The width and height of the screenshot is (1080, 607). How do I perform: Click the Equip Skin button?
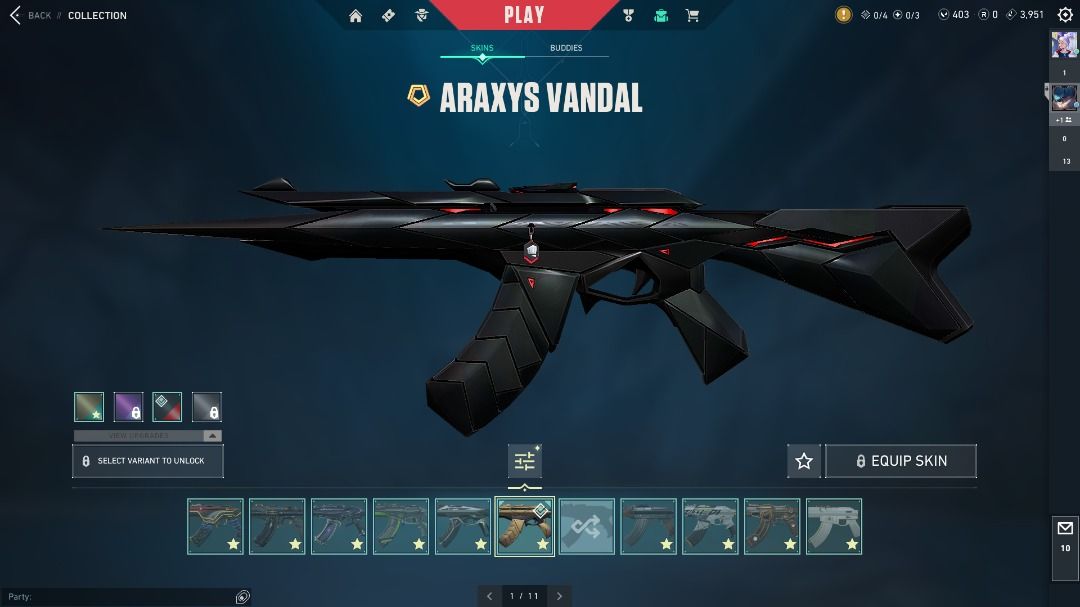coord(901,461)
